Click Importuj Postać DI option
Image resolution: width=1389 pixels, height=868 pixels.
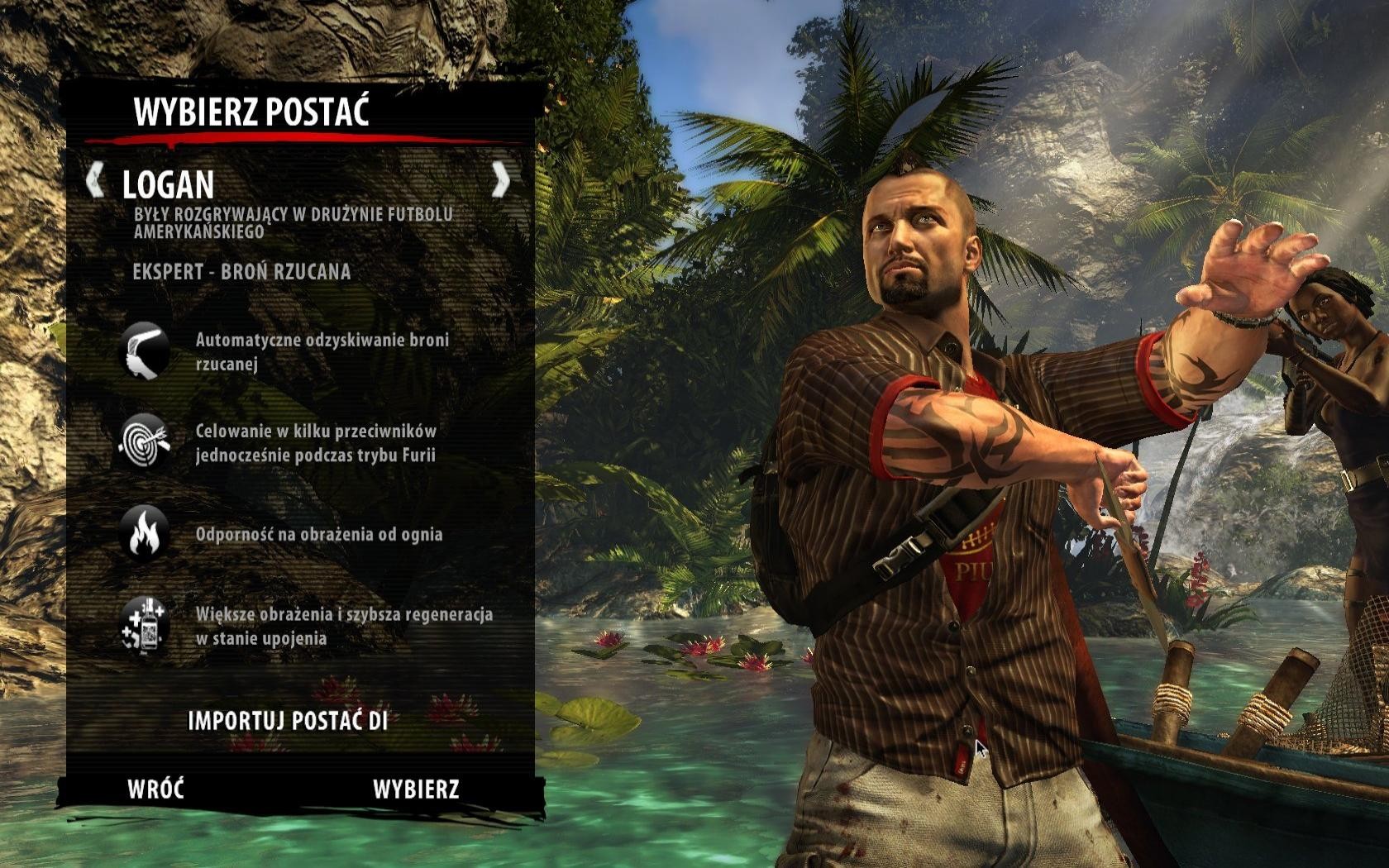288,721
